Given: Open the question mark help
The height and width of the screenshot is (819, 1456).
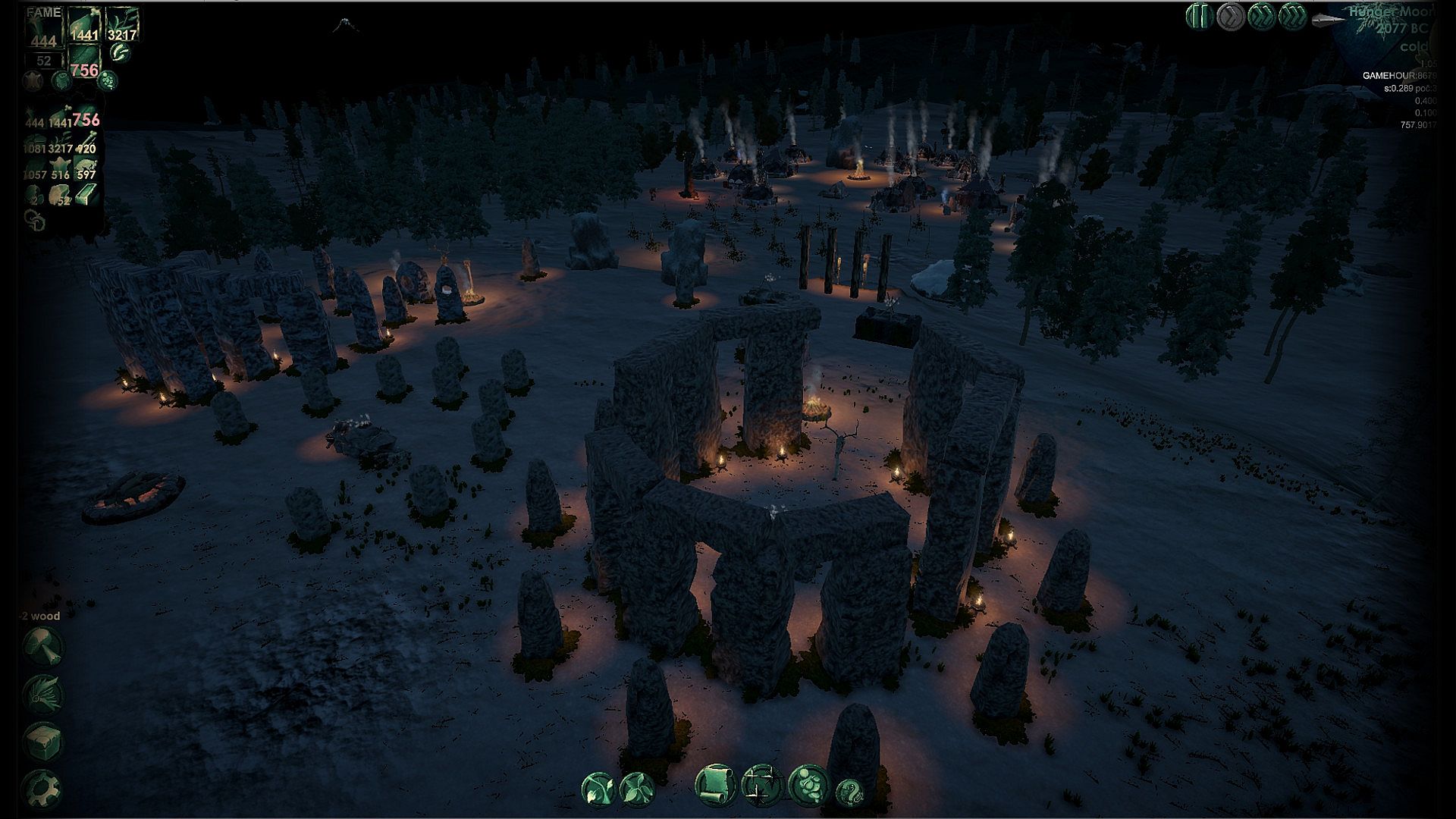Looking at the screenshot, I should pyautogui.click(x=851, y=792).
